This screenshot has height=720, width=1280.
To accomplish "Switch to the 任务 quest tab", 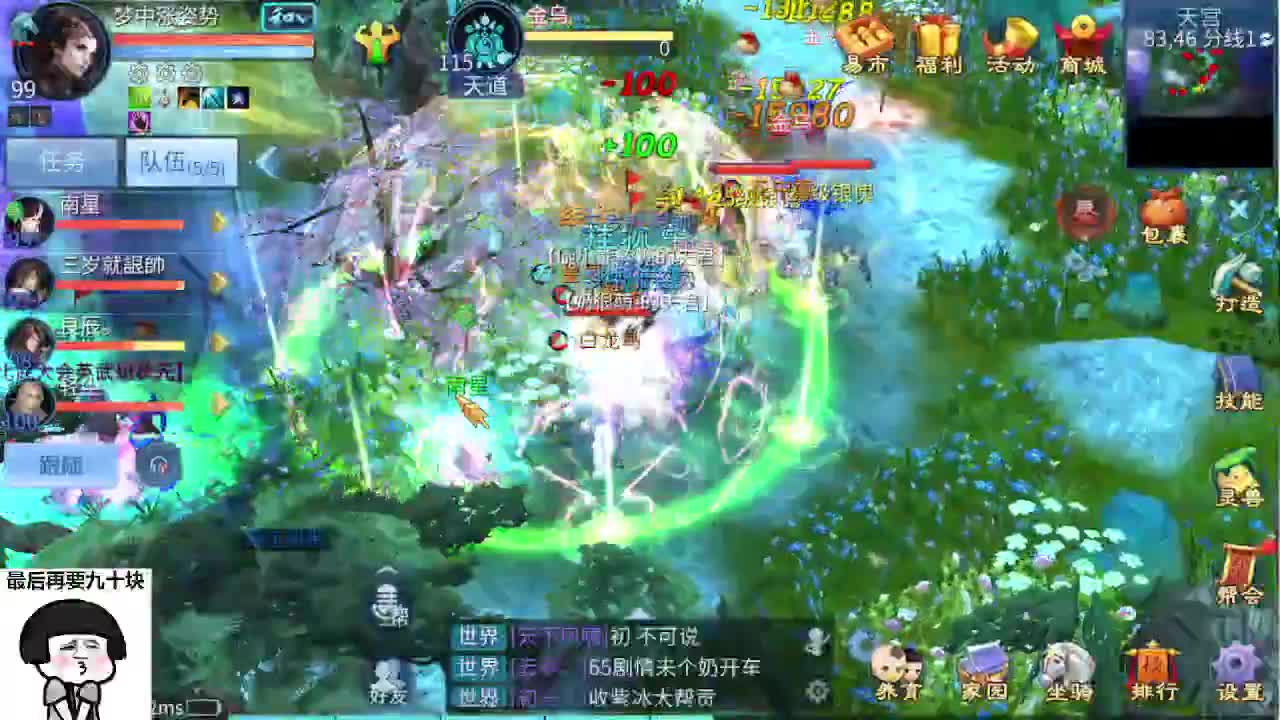I will pyautogui.click(x=60, y=162).
